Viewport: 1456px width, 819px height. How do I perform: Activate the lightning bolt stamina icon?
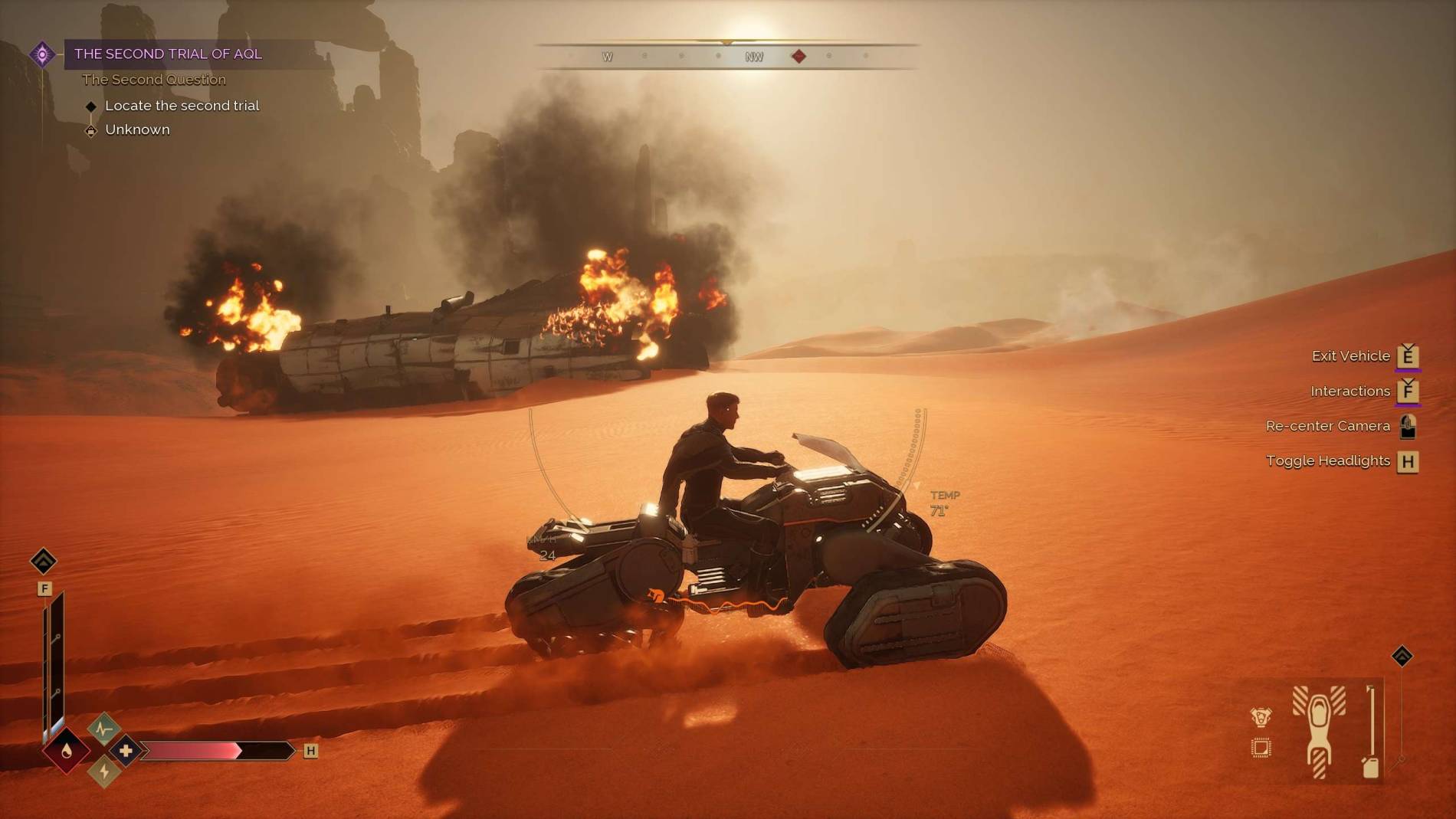click(104, 771)
